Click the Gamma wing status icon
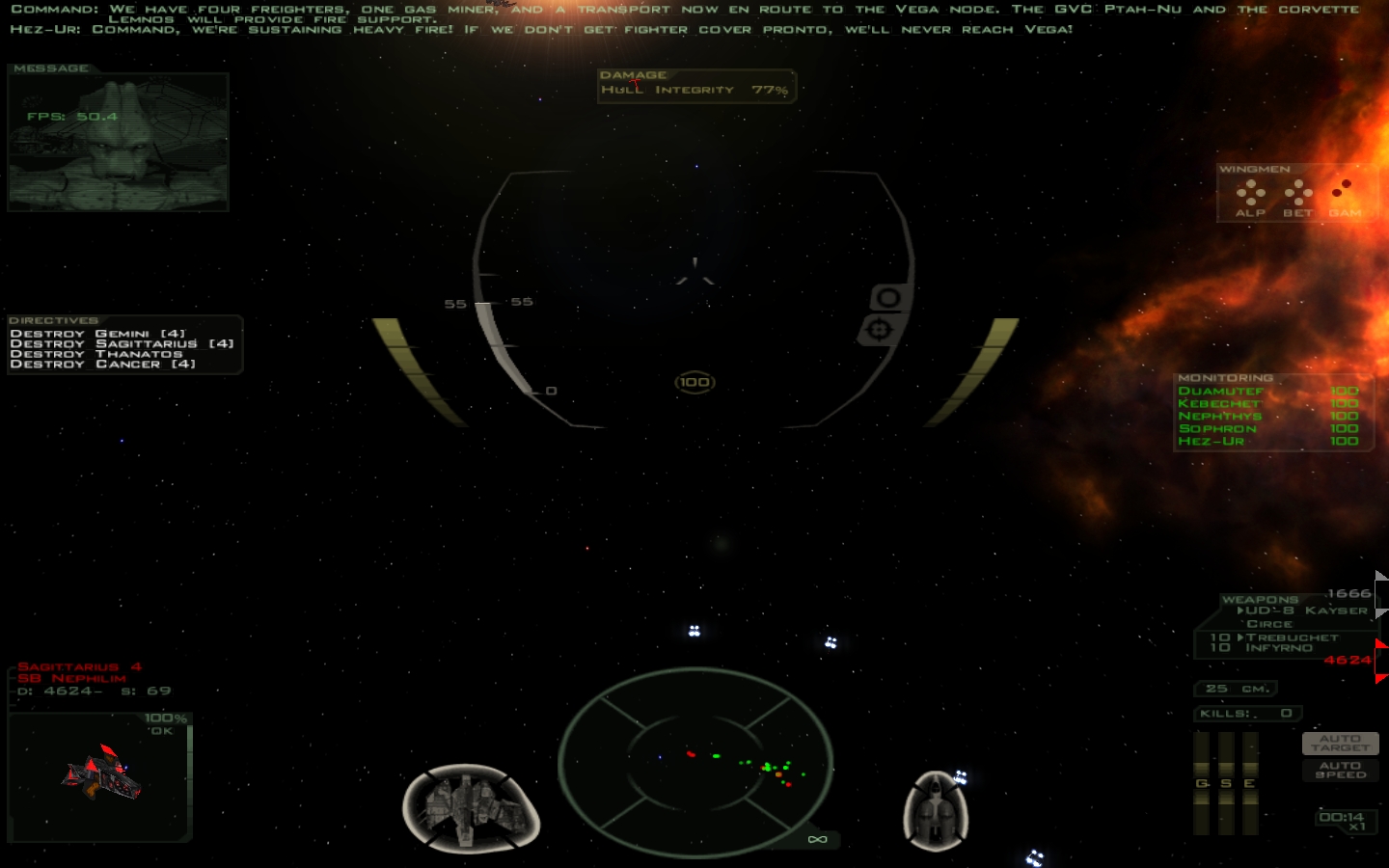The height and width of the screenshot is (868, 1389). point(1344,196)
